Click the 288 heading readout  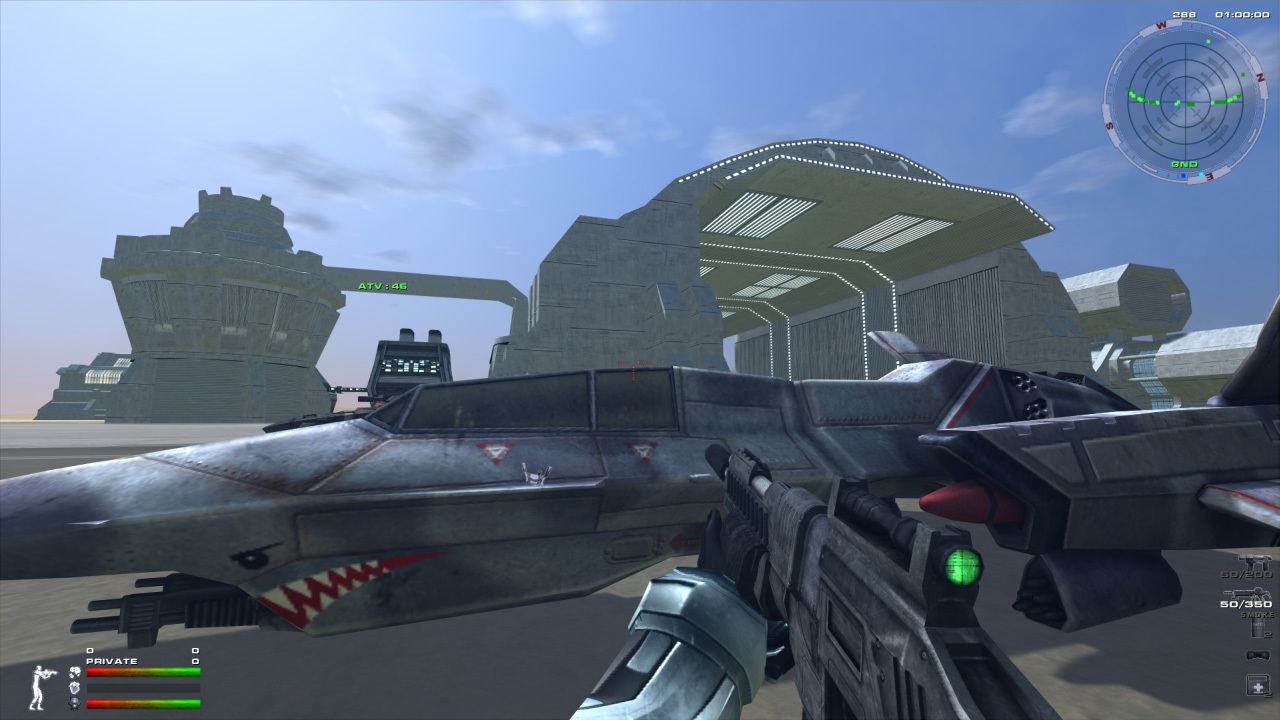click(1183, 14)
